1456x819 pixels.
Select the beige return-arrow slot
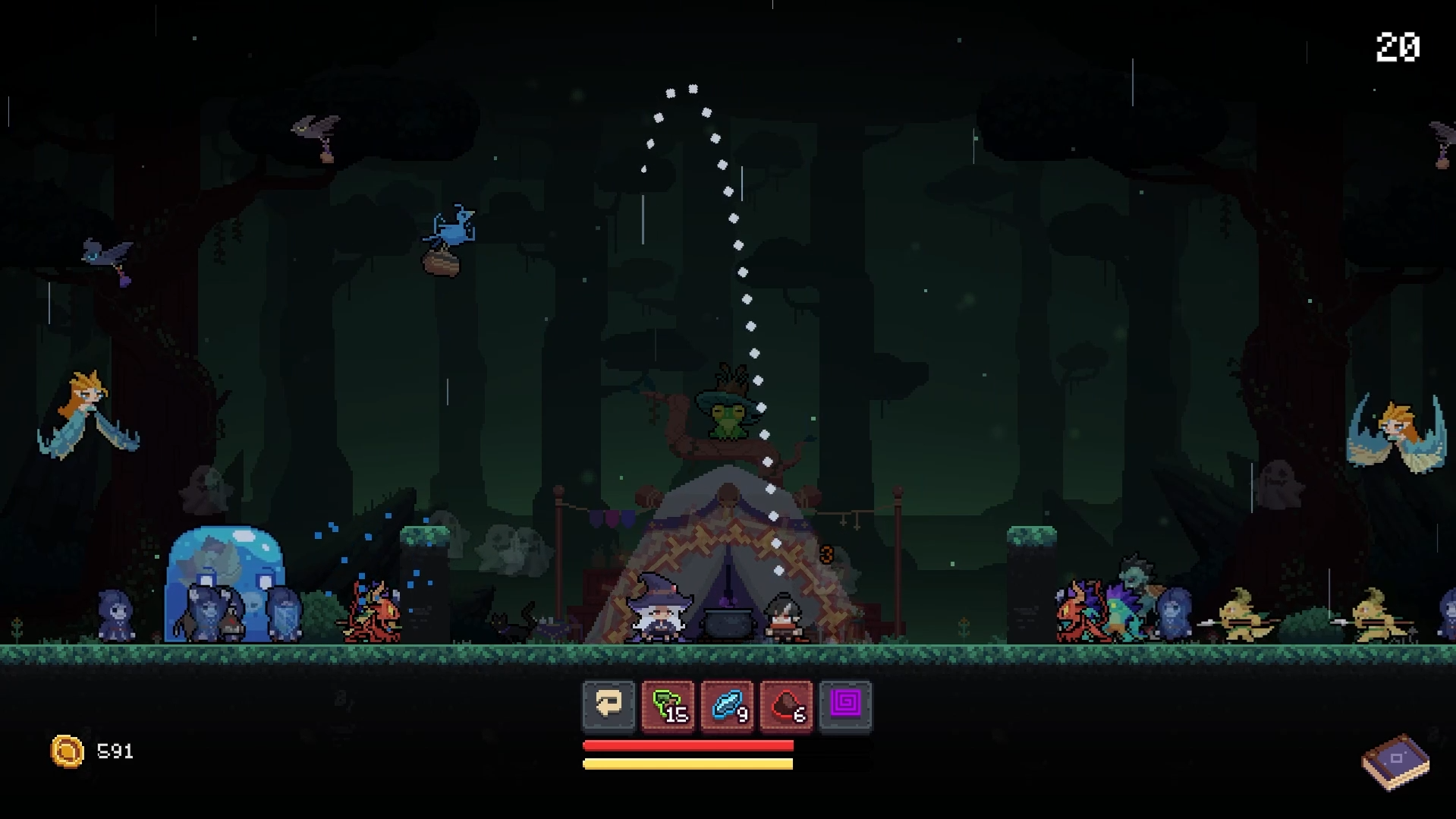(609, 706)
